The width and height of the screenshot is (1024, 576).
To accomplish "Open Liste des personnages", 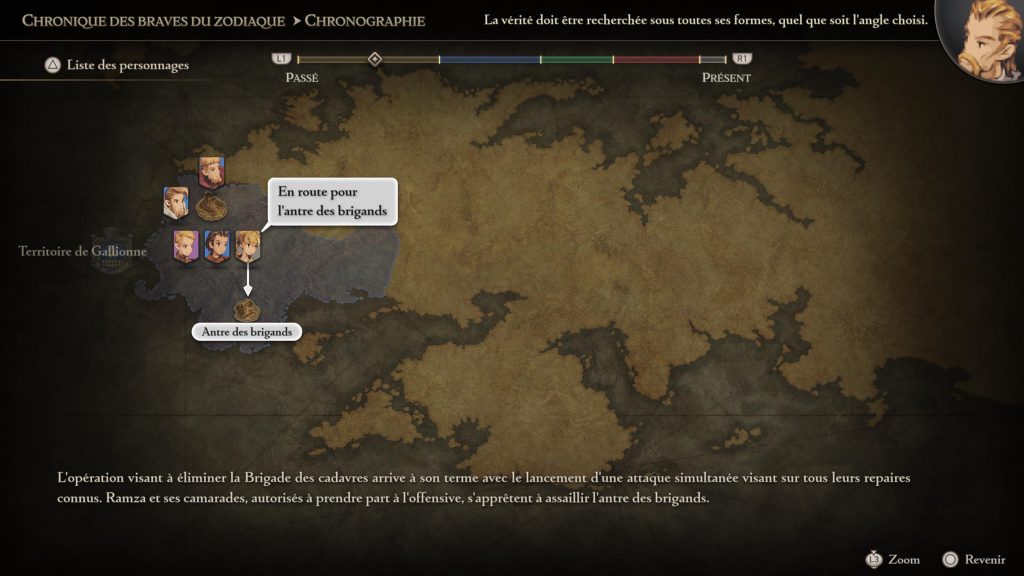I will point(116,66).
